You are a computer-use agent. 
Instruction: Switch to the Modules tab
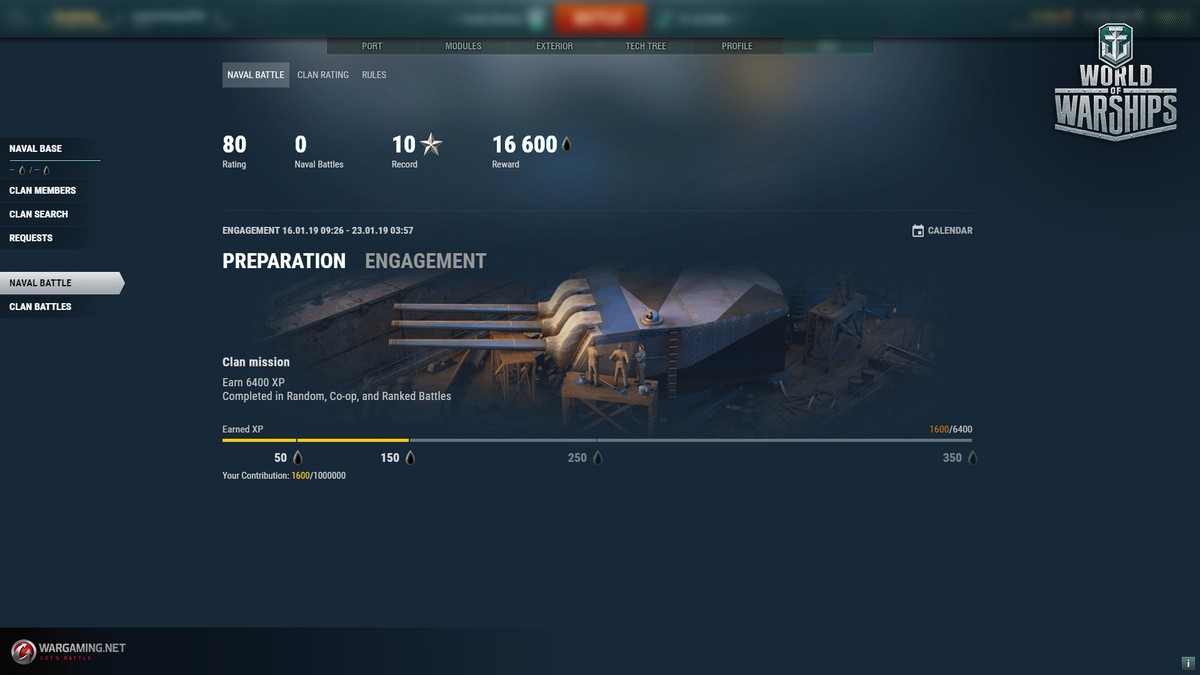[x=463, y=46]
